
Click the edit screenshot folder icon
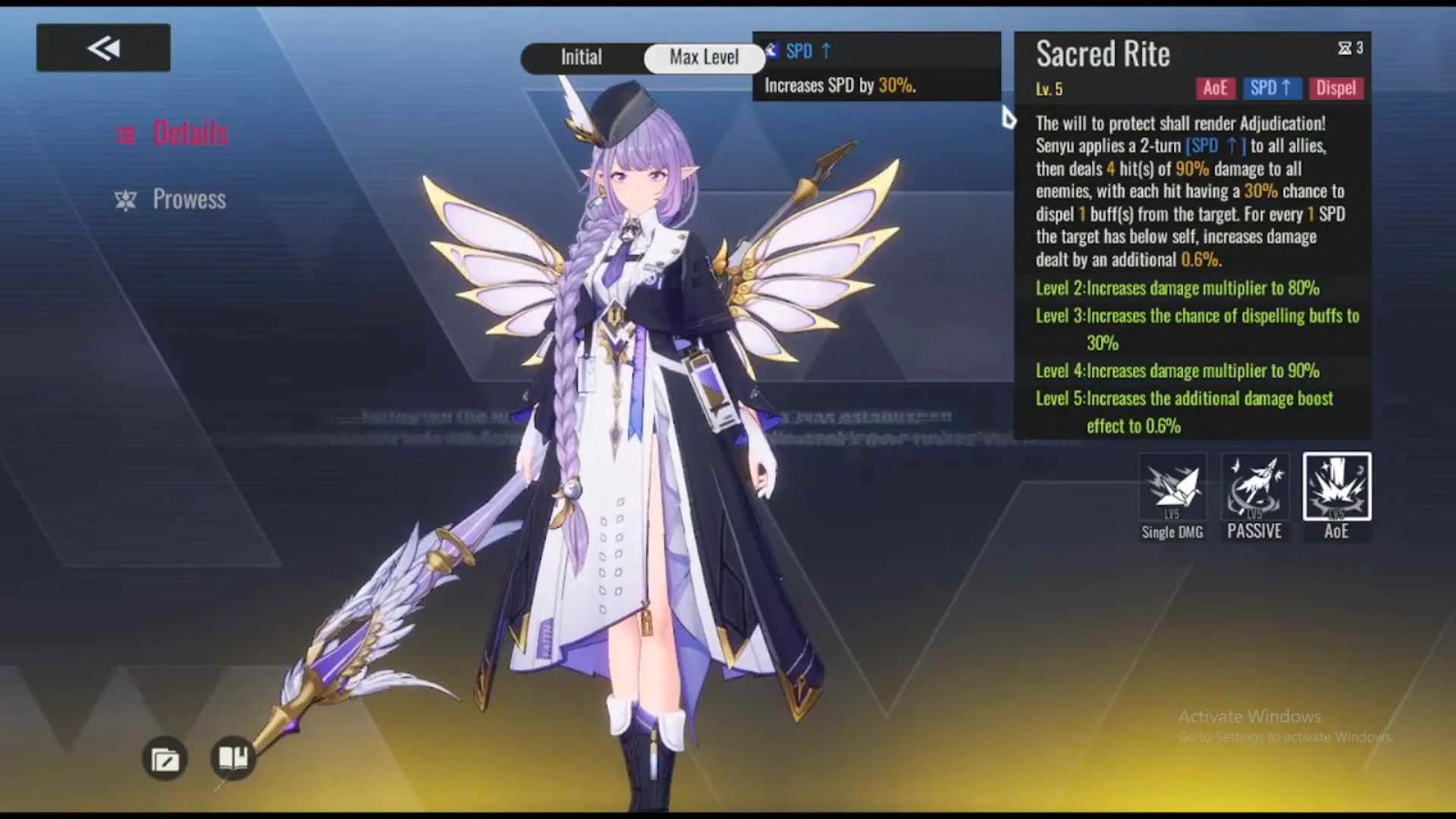point(164,758)
